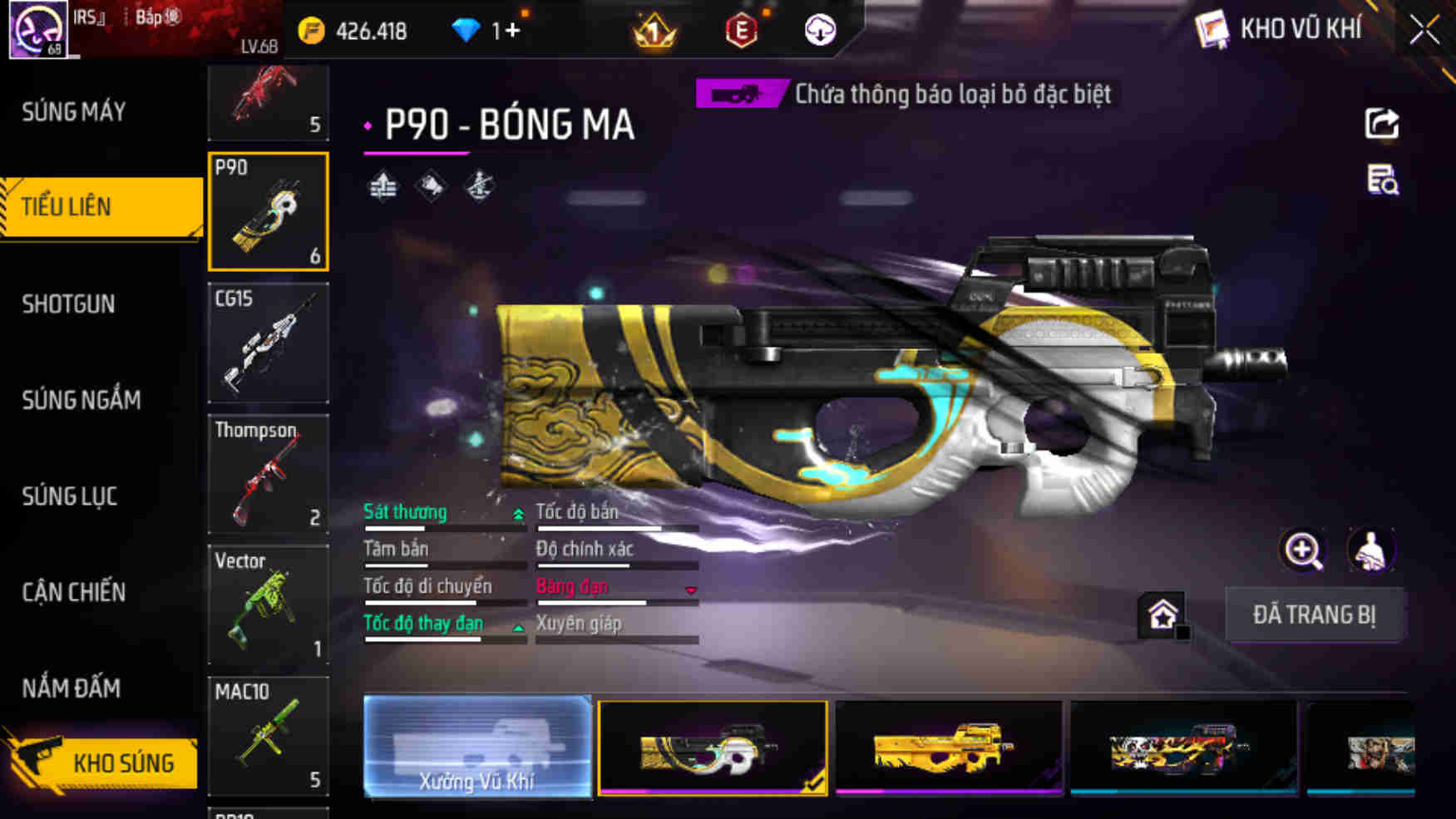The image size is (1456, 819).
Task: Select the Thompson weapon thumbnail
Action: tap(268, 474)
